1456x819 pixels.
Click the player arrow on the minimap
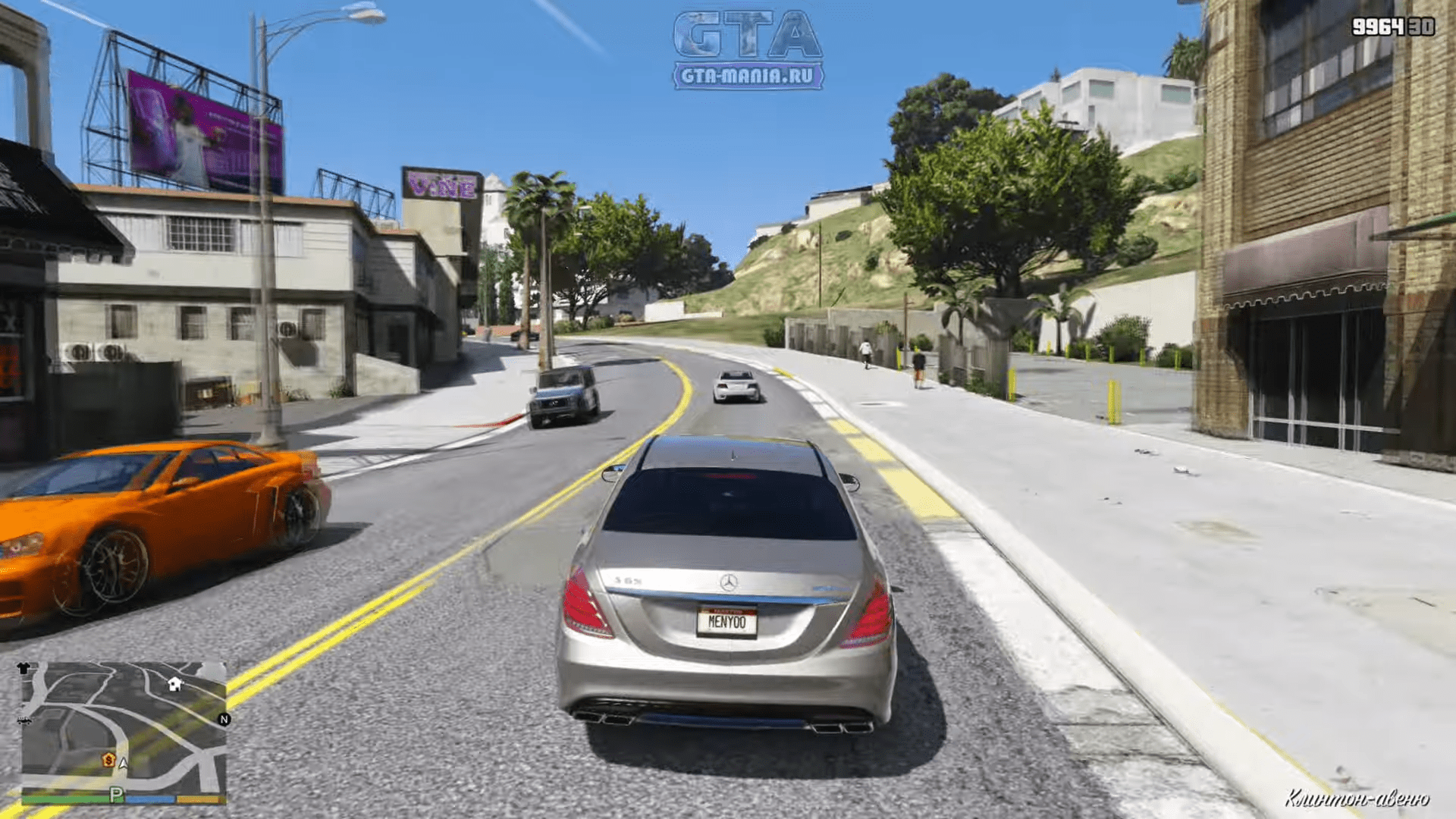(x=124, y=764)
